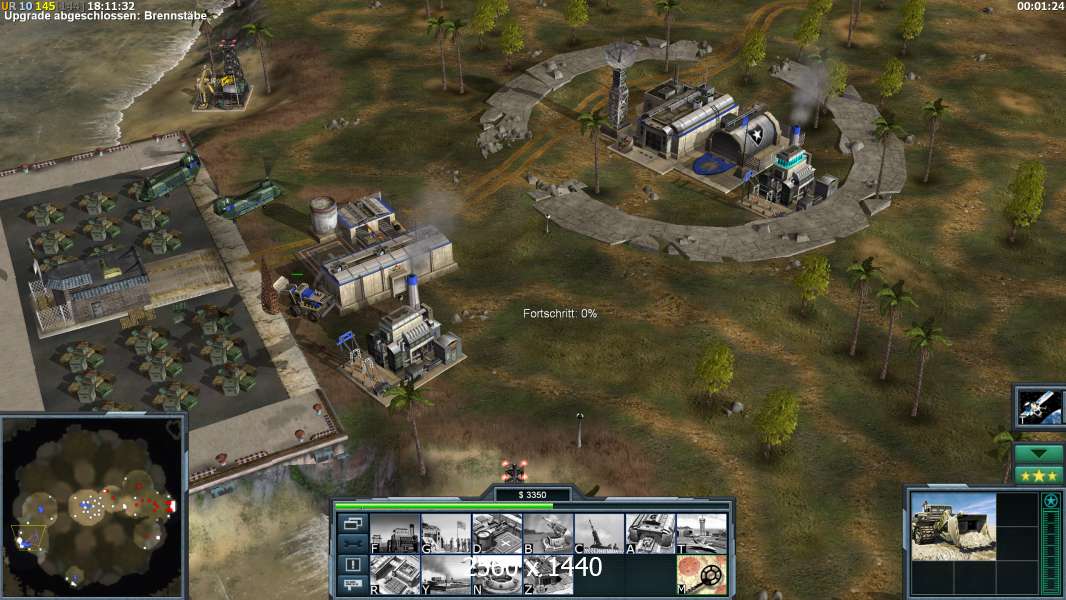Click the overlapping windows button in command bar

(351, 523)
